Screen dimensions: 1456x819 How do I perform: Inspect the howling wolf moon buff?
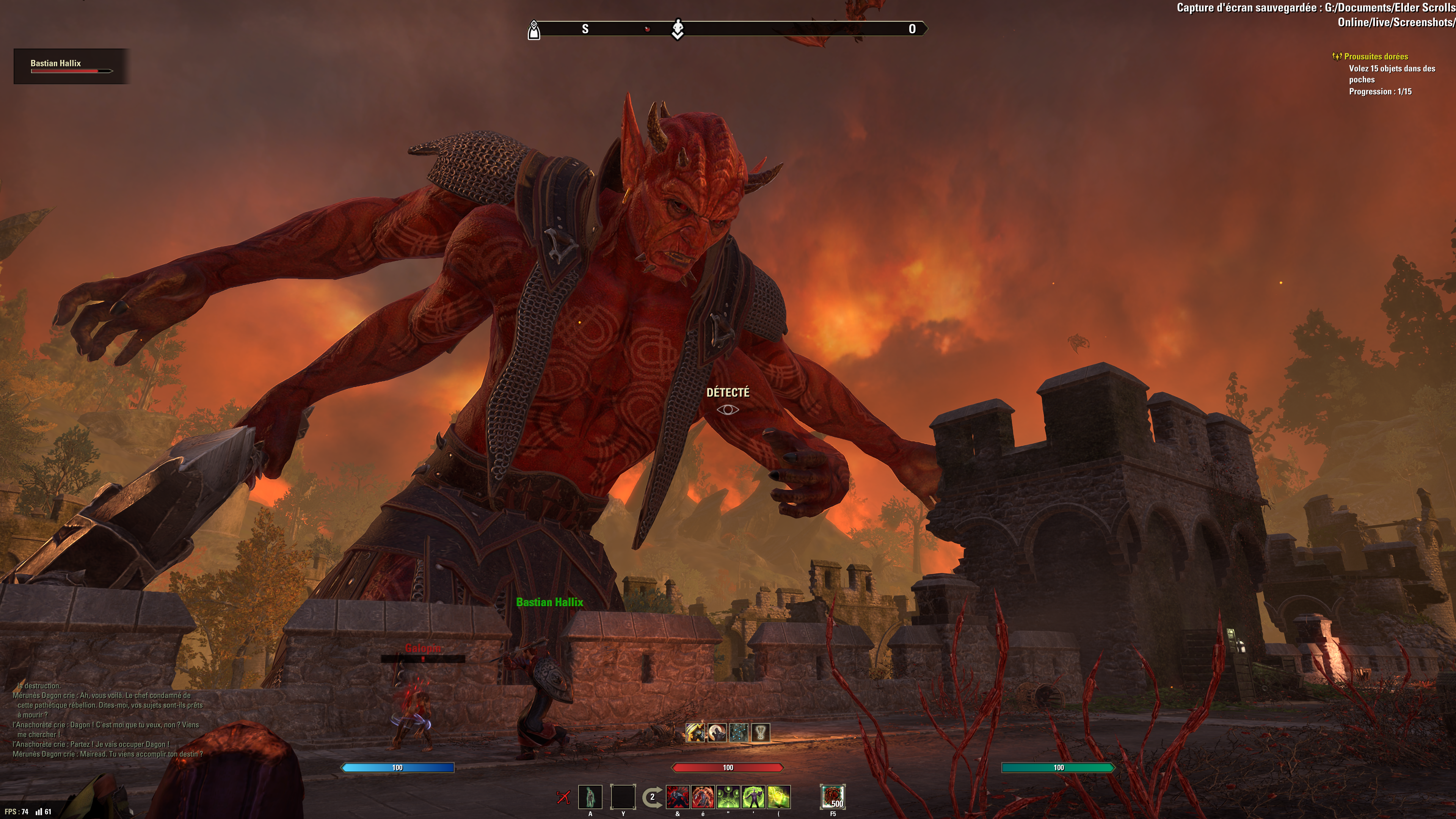click(717, 733)
